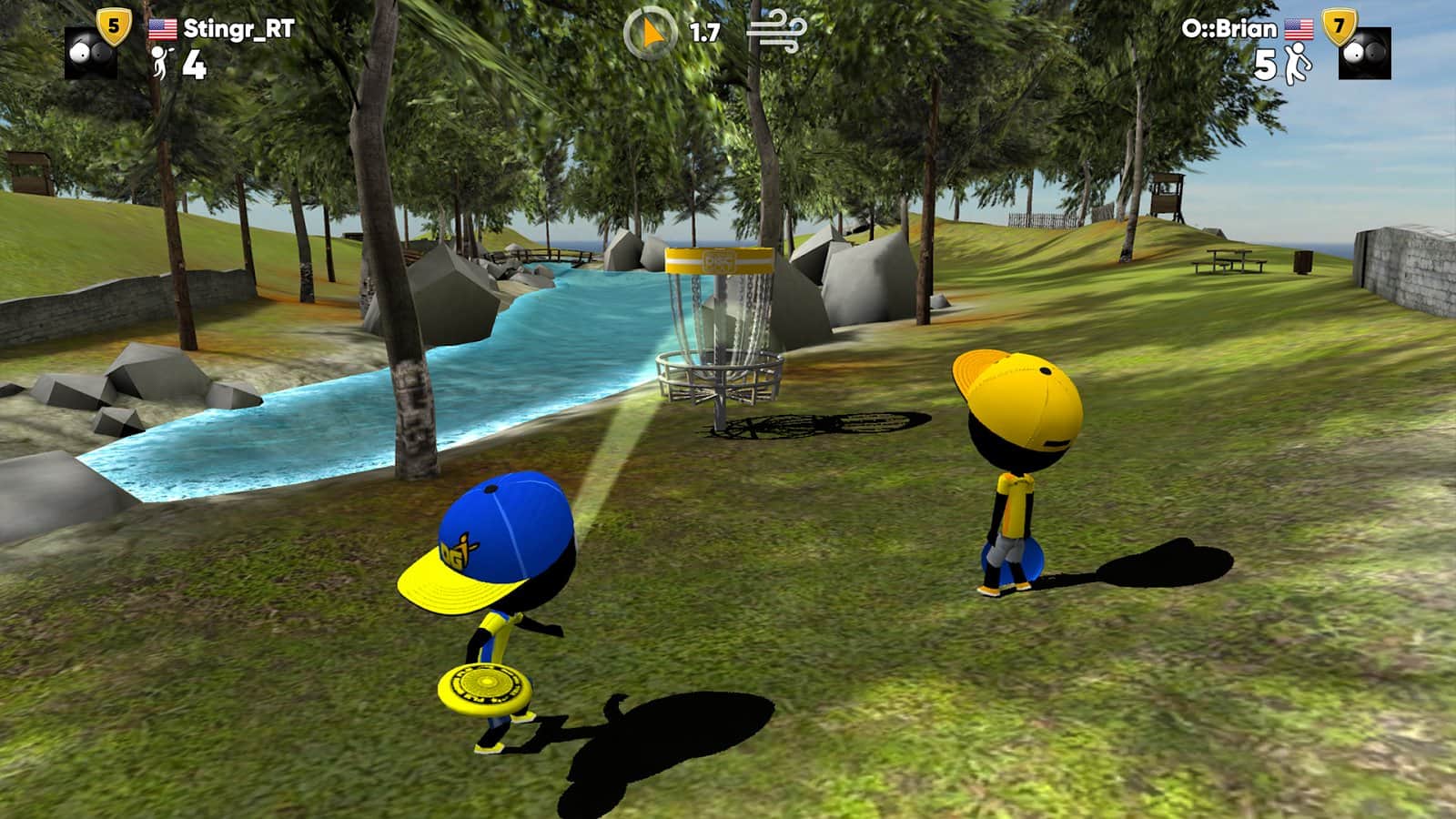Click O::Brian's level 7 shield badge
The image size is (1456, 819).
click(1338, 27)
